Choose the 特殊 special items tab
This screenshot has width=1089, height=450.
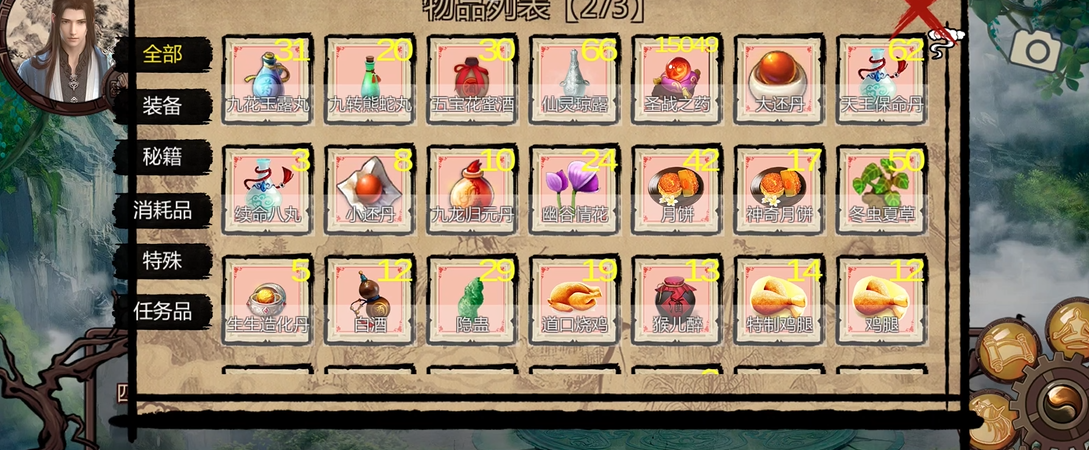coord(162,261)
